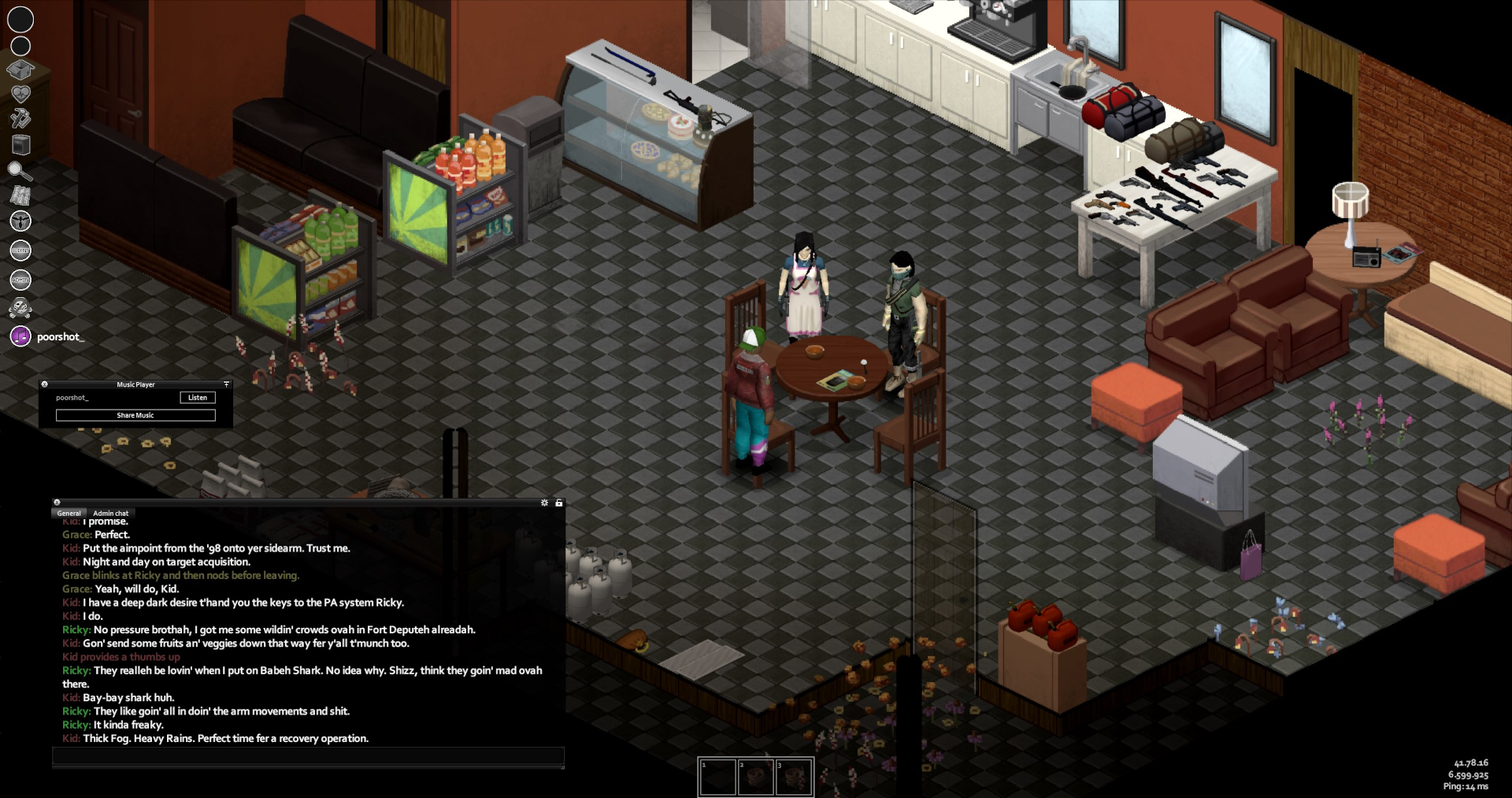Select the General chat tab

pos(69,513)
